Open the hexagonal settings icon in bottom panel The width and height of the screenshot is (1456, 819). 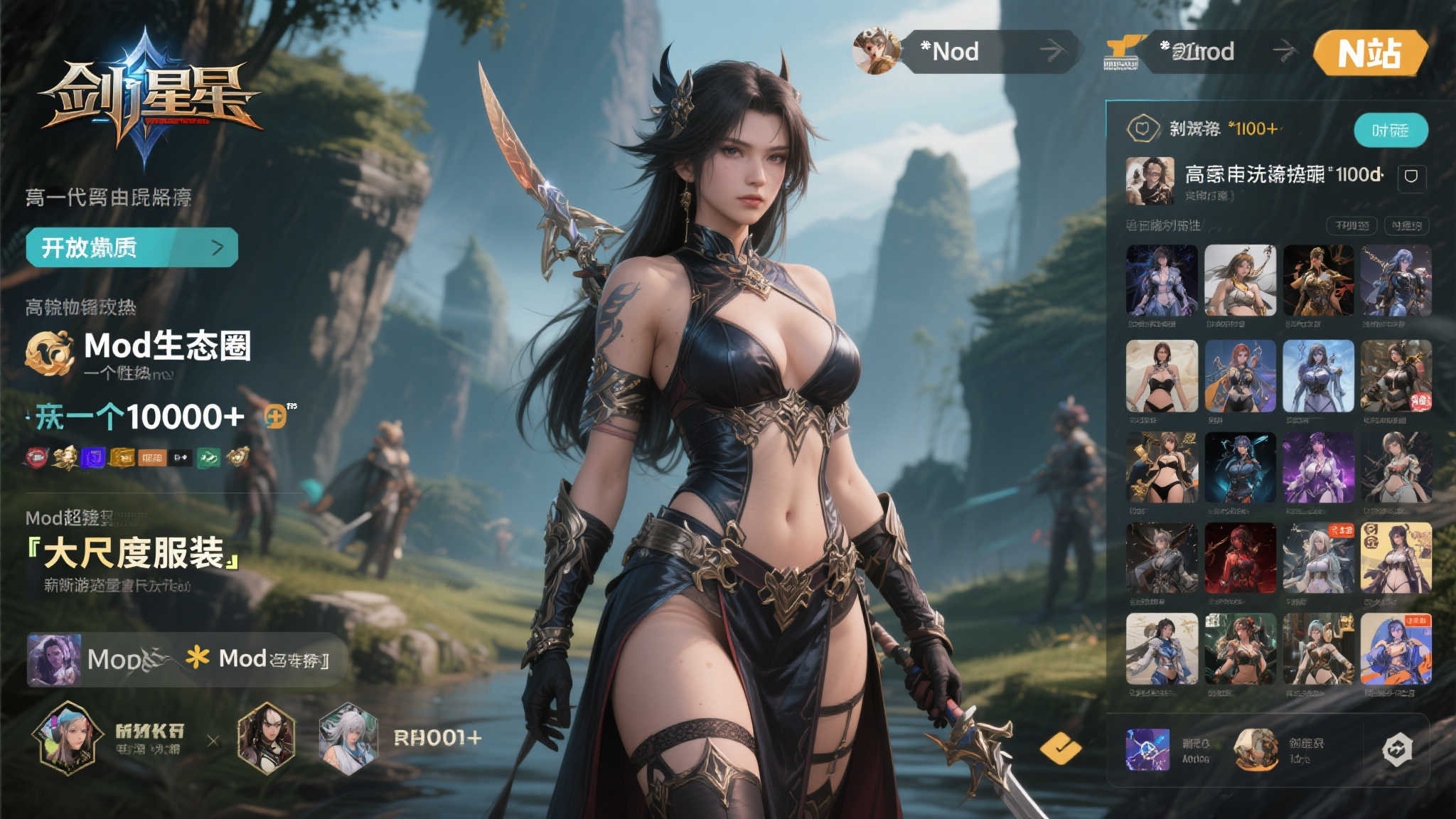click(x=1396, y=750)
